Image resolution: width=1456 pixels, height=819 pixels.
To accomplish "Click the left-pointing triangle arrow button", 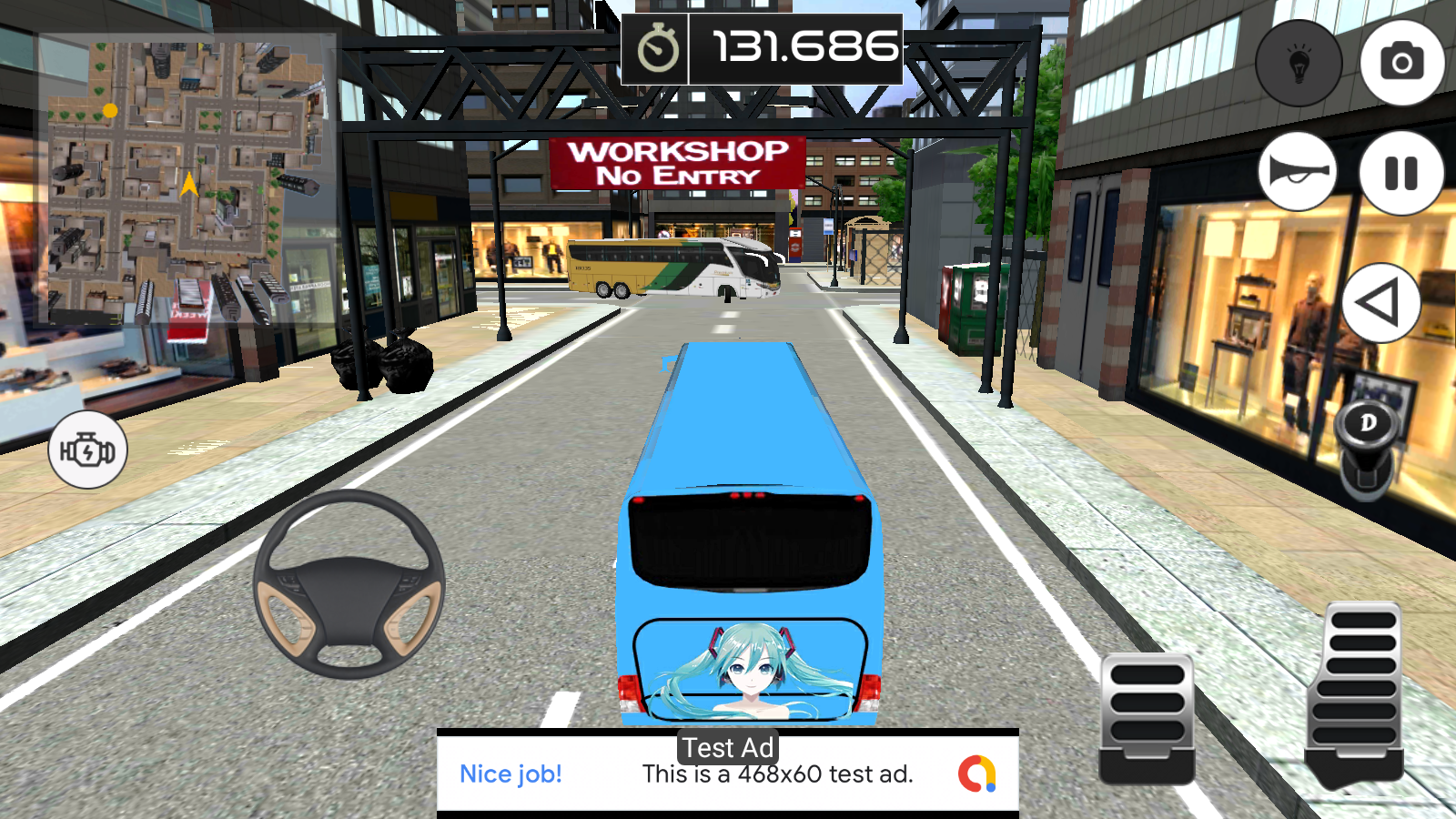I will tap(1380, 303).
